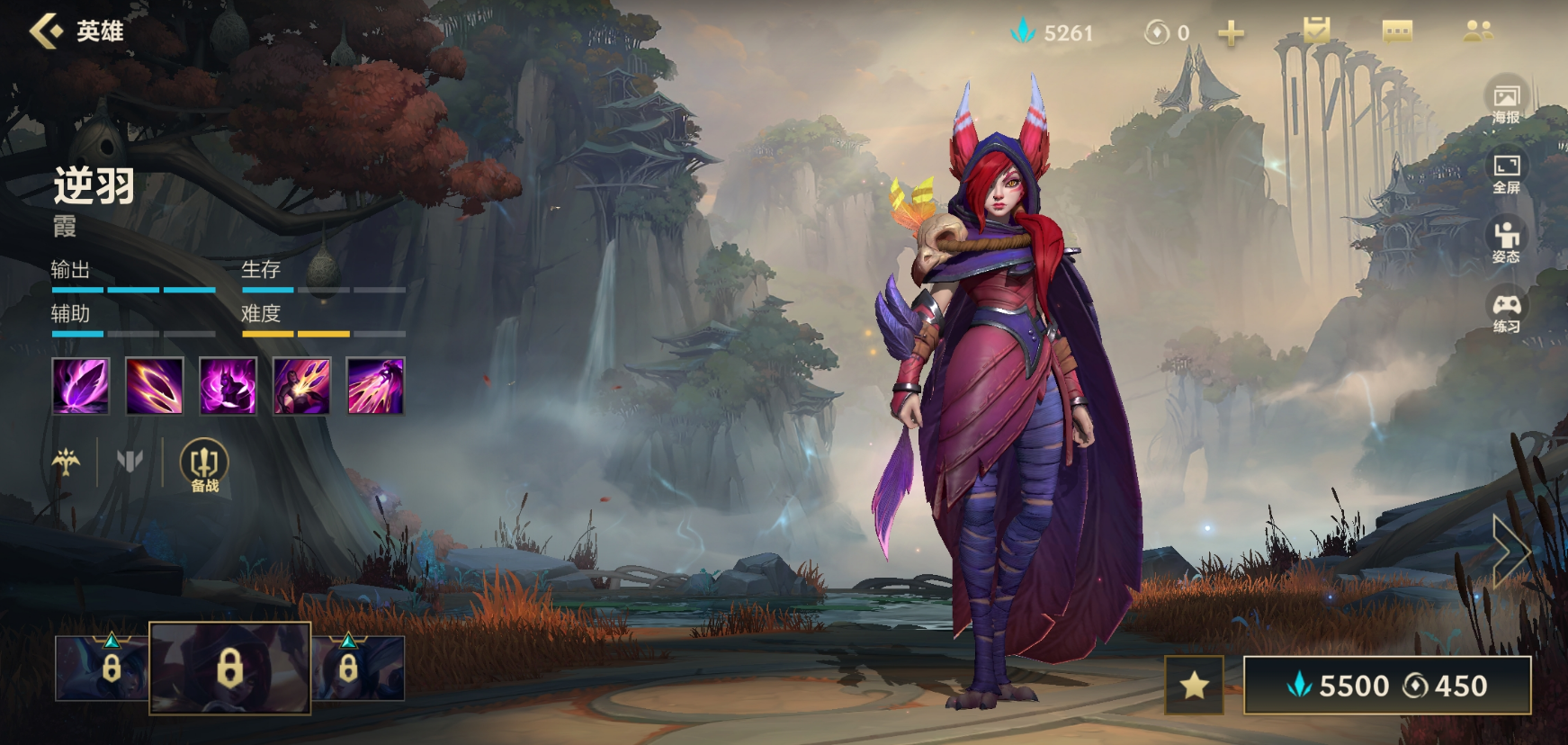The image size is (1568, 745).
Task: Select the highlighted hooded default skin thumbnail
Action: (x=230, y=668)
